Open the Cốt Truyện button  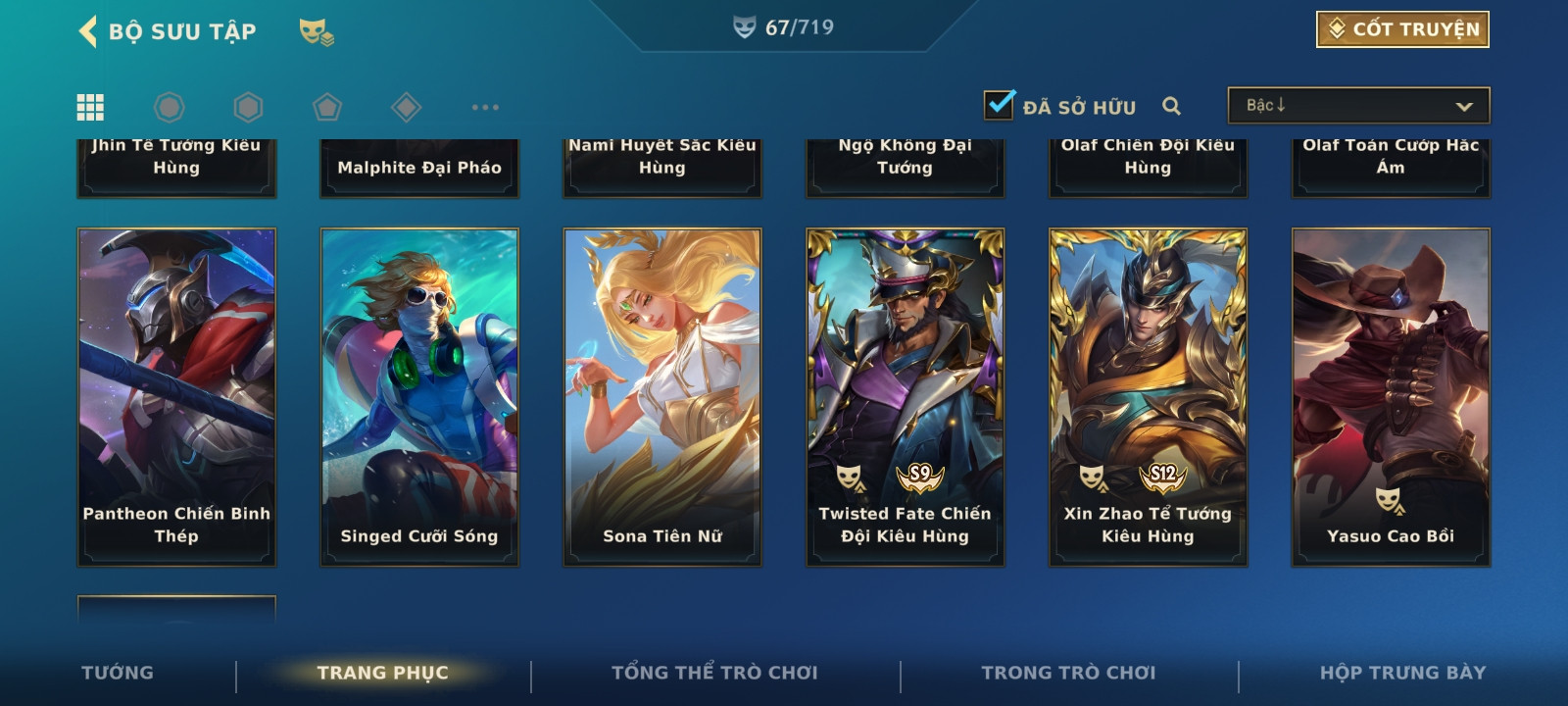[1402, 29]
